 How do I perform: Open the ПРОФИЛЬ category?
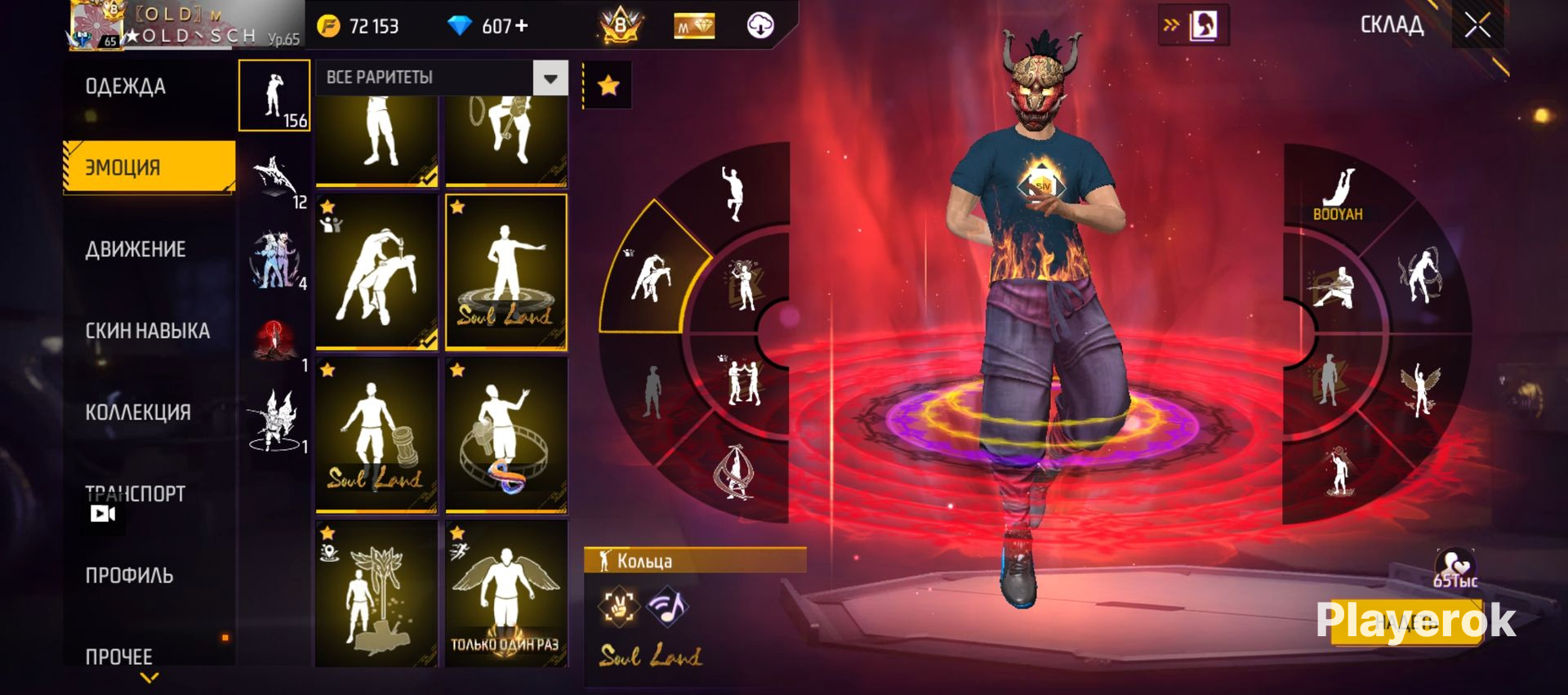[x=129, y=576]
